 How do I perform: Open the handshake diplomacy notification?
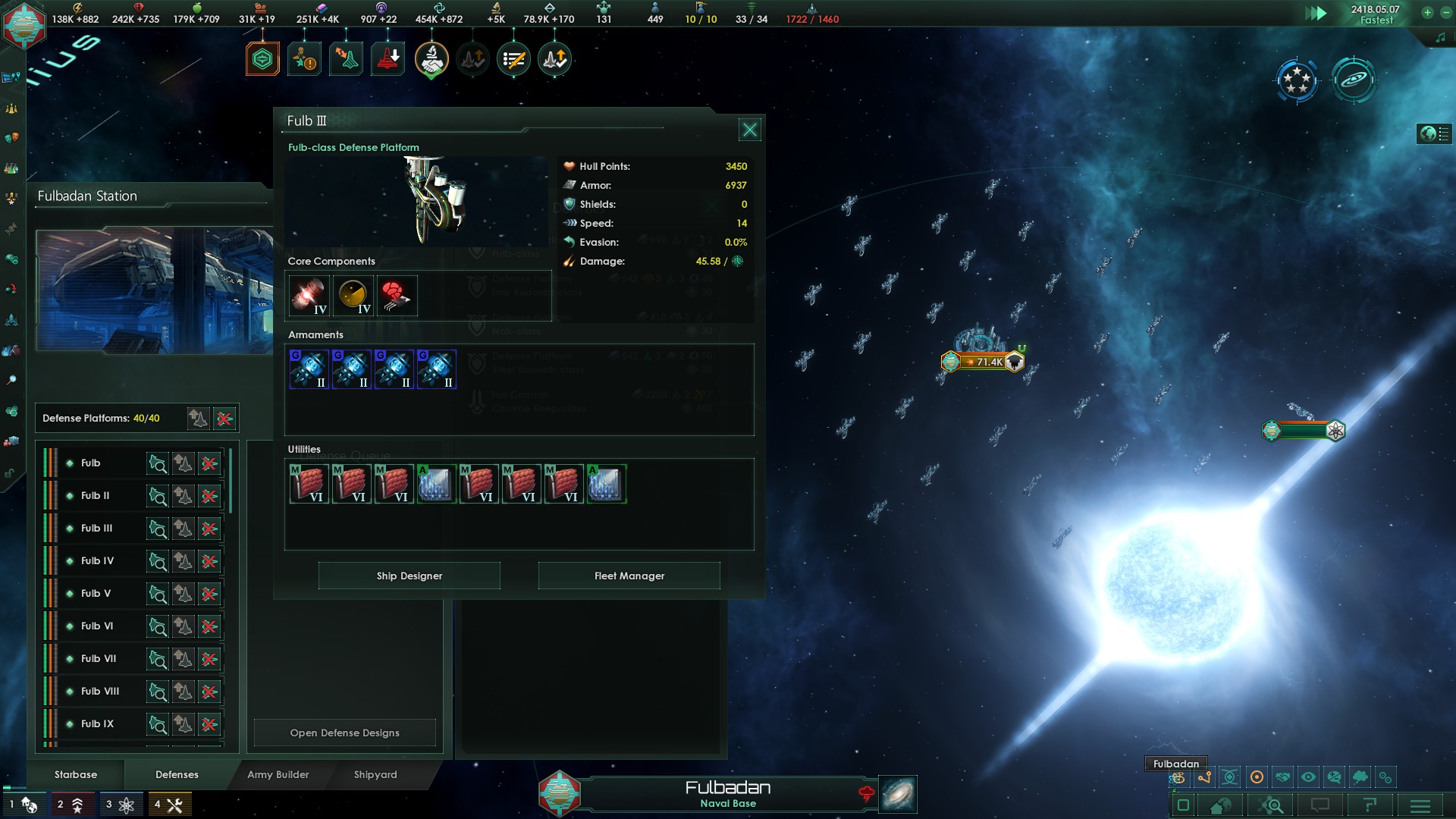pyautogui.click(x=431, y=59)
